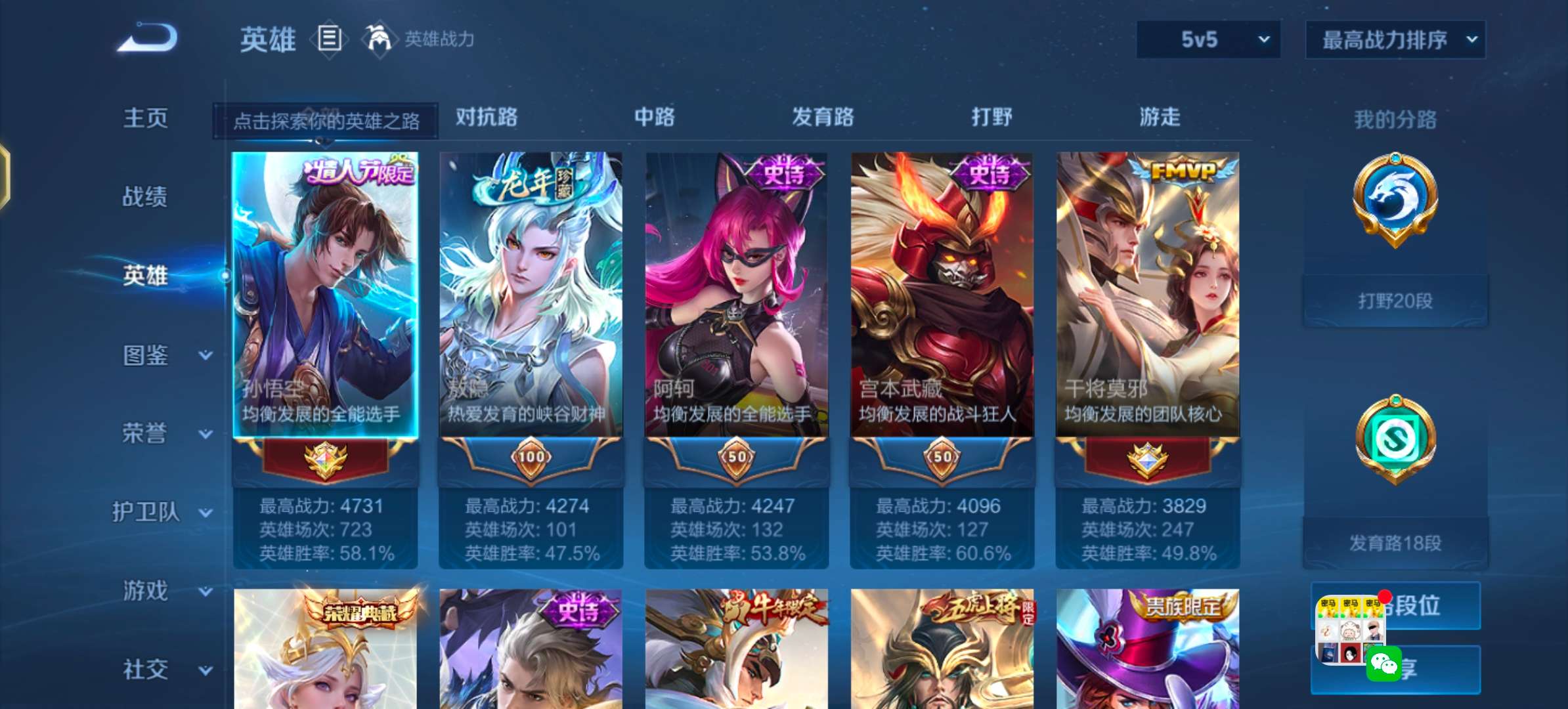
Task: Switch to the 打野 lane tab
Action: (993, 118)
